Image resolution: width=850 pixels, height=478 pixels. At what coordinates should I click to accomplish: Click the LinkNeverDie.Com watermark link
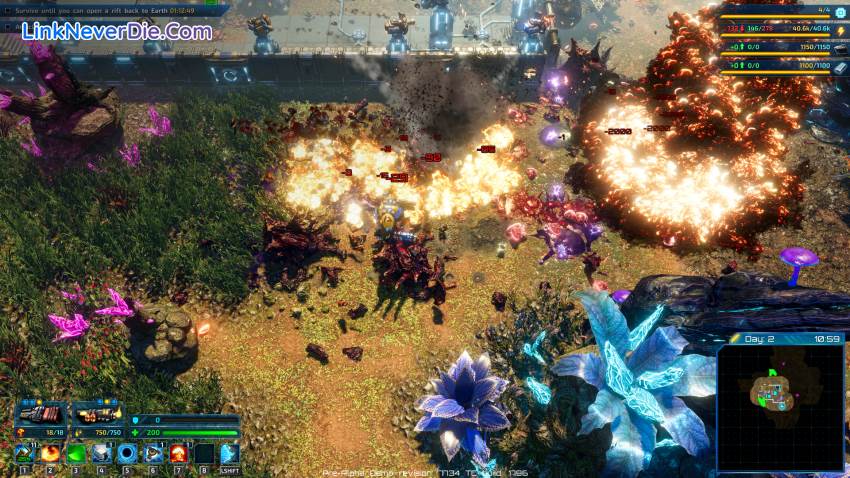click(116, 31)
